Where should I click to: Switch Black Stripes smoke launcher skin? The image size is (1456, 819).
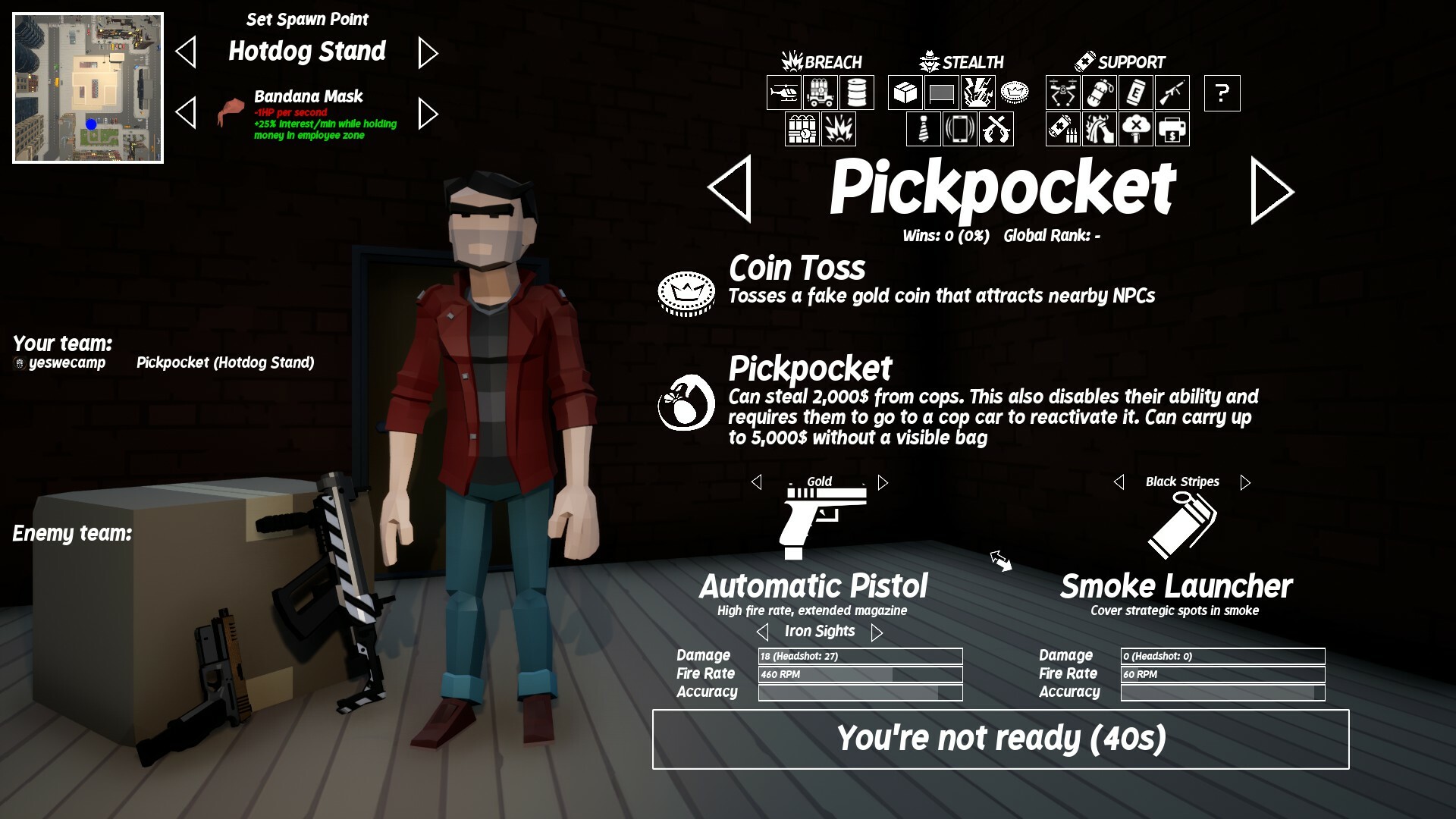(1244, 481)
